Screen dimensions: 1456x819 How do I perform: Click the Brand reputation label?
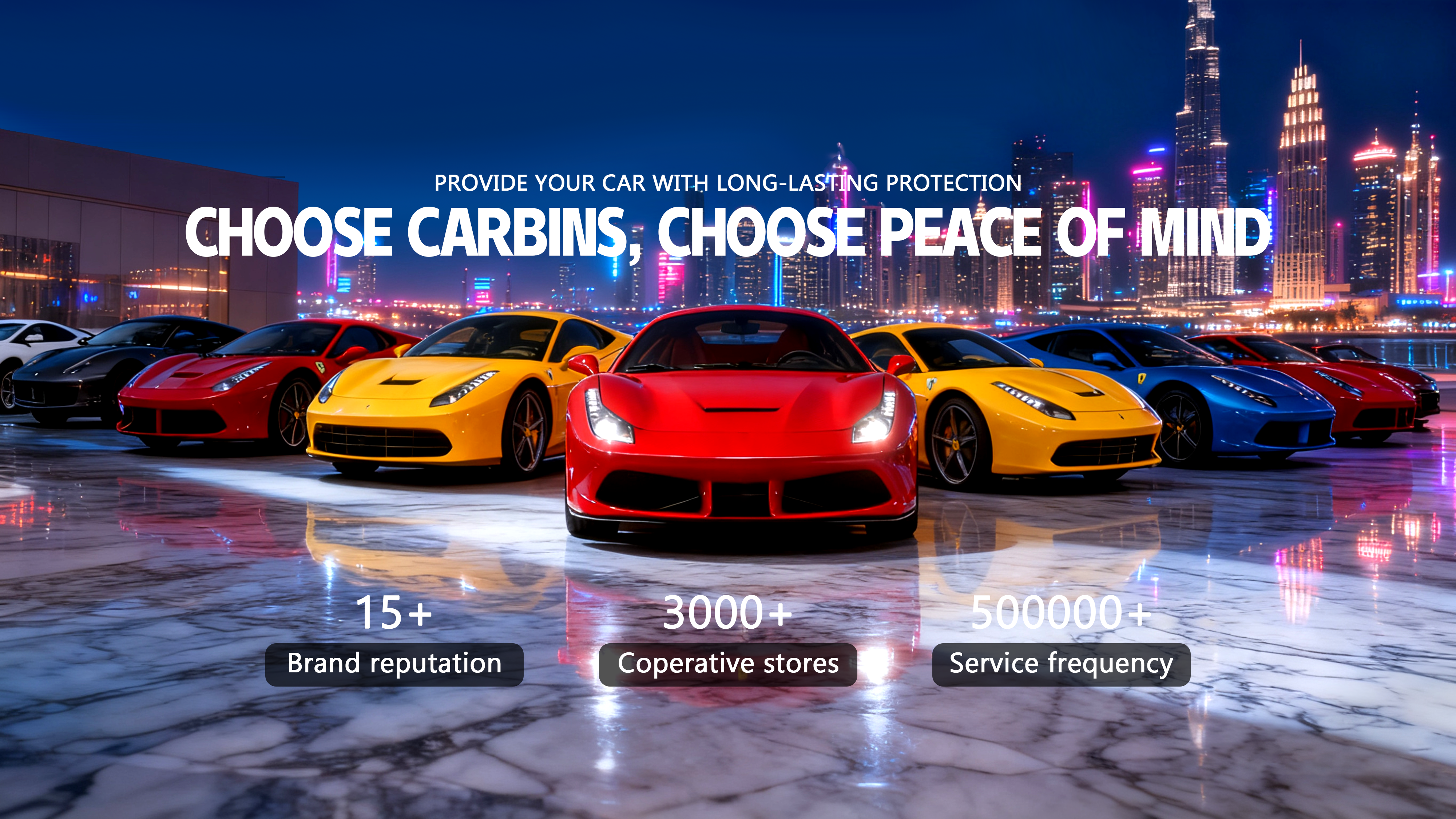[394, 664]
